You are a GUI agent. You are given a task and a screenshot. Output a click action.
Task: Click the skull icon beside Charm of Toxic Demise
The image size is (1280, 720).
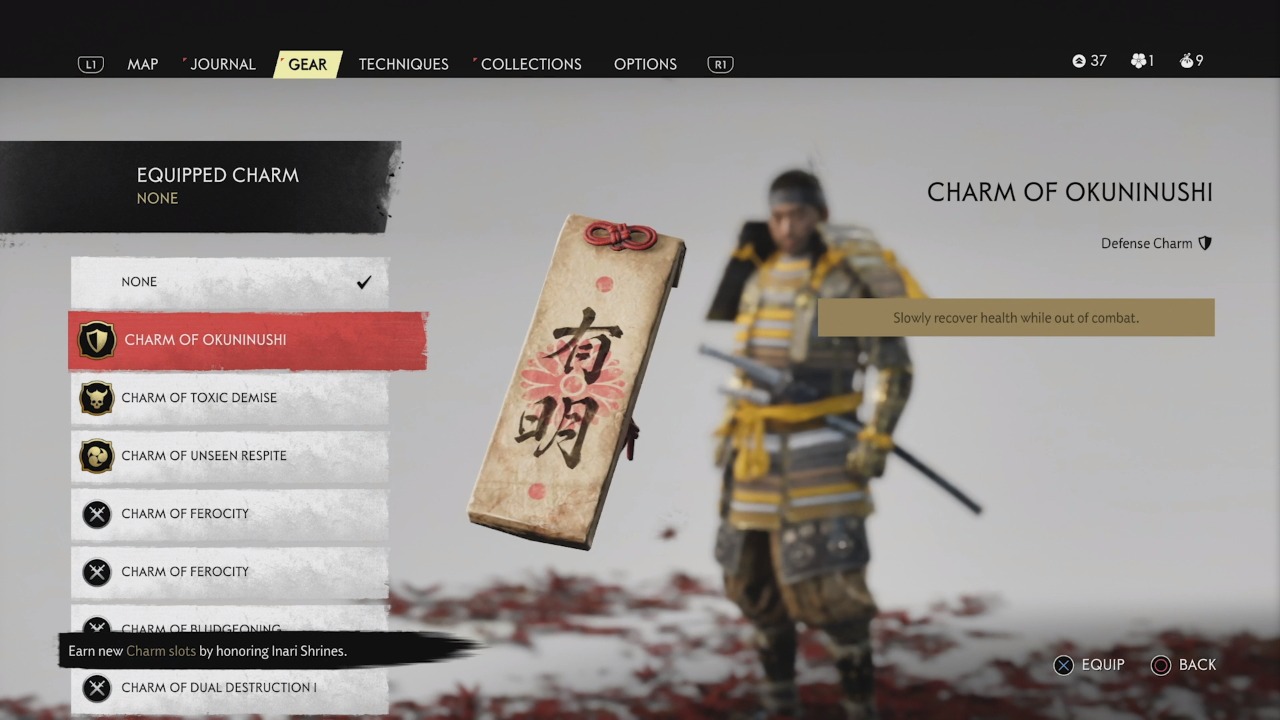coord(97,398)
